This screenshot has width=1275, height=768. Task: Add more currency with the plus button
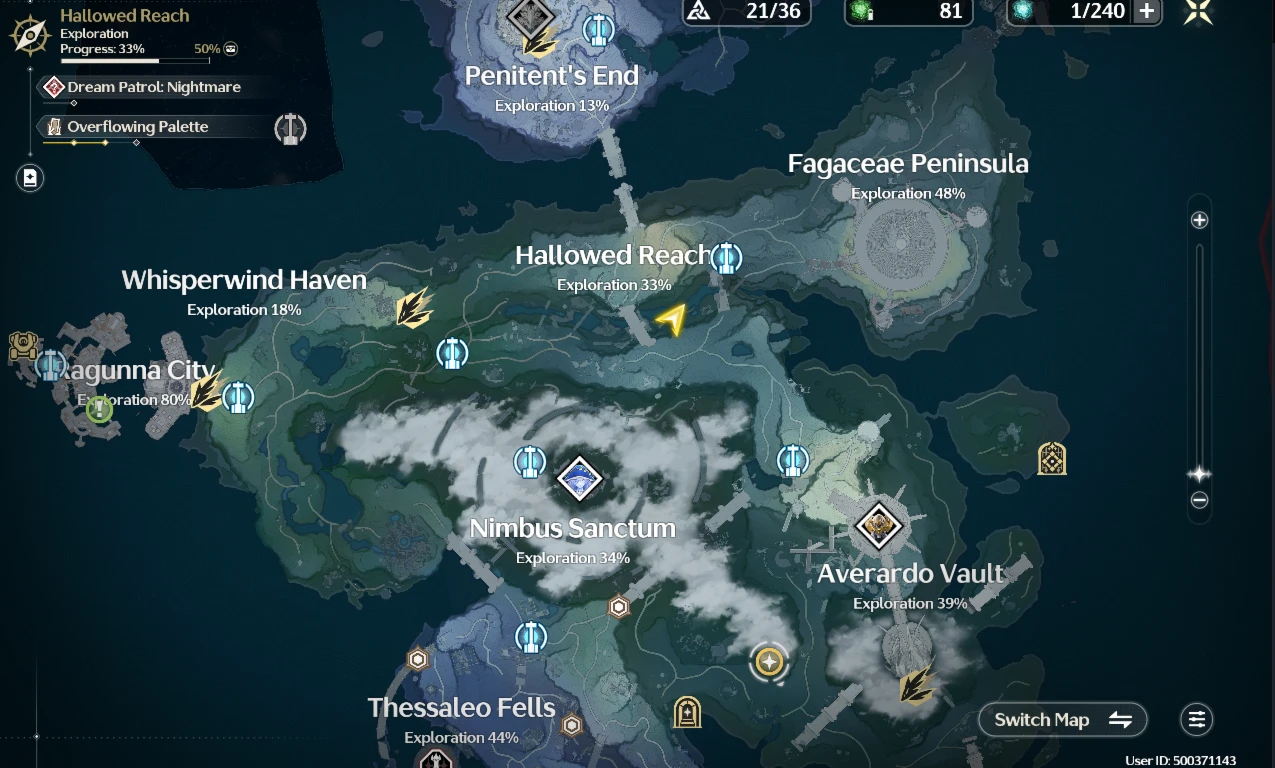tap(1146, 11)
